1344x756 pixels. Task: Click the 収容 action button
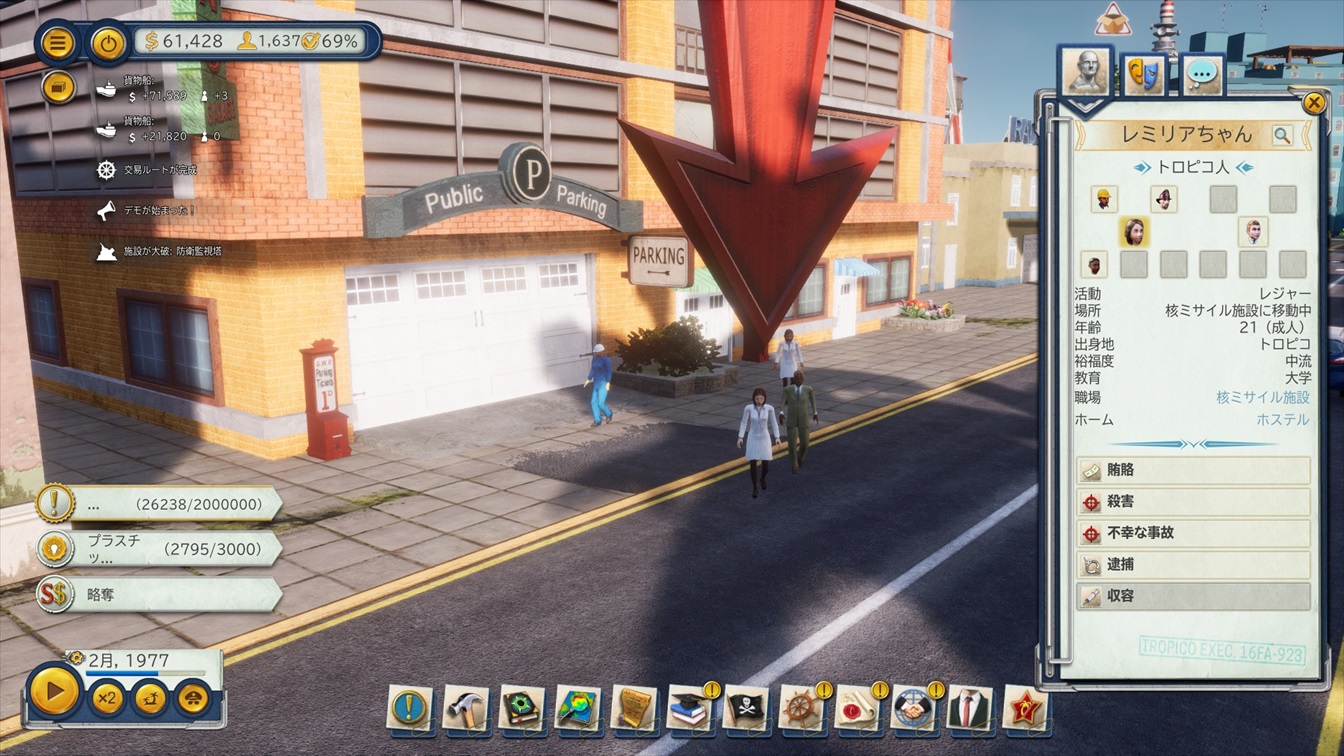pos(1193,597)
